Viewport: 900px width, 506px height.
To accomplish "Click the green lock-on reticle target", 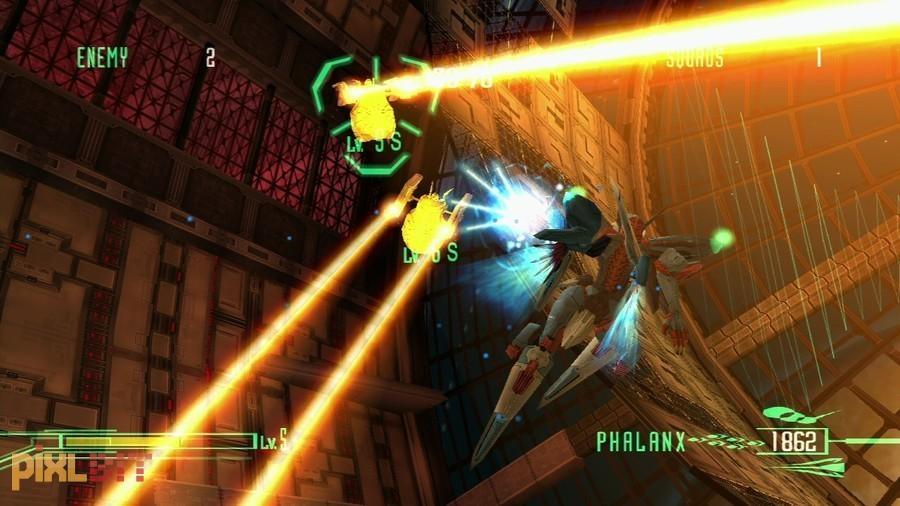I will pos(375,112).
